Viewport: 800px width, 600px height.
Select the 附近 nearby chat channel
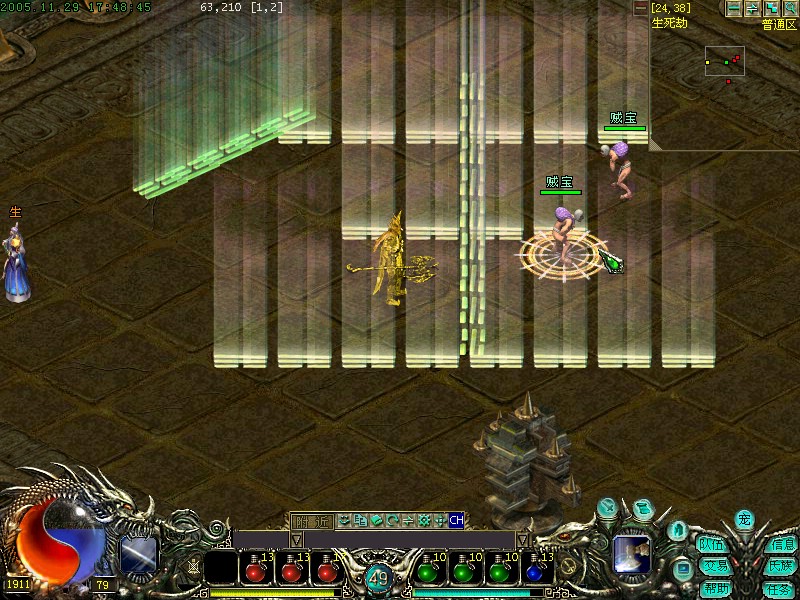311,521
